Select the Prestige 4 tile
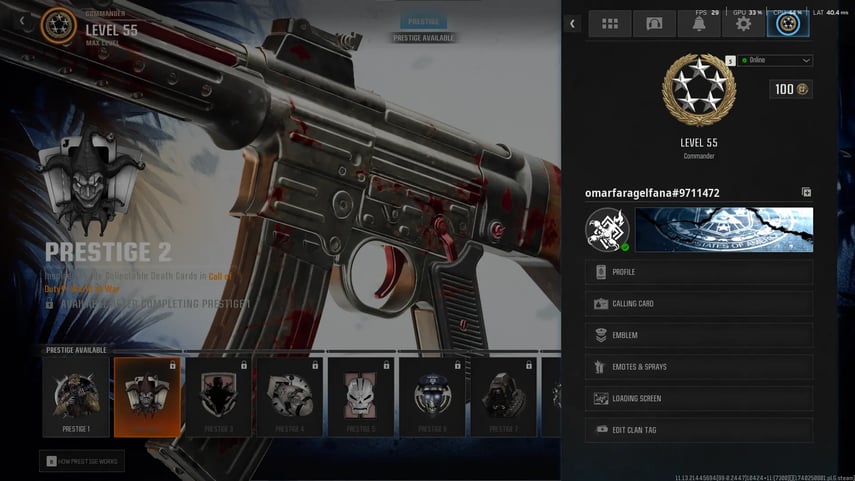 (x=290, y=397)
